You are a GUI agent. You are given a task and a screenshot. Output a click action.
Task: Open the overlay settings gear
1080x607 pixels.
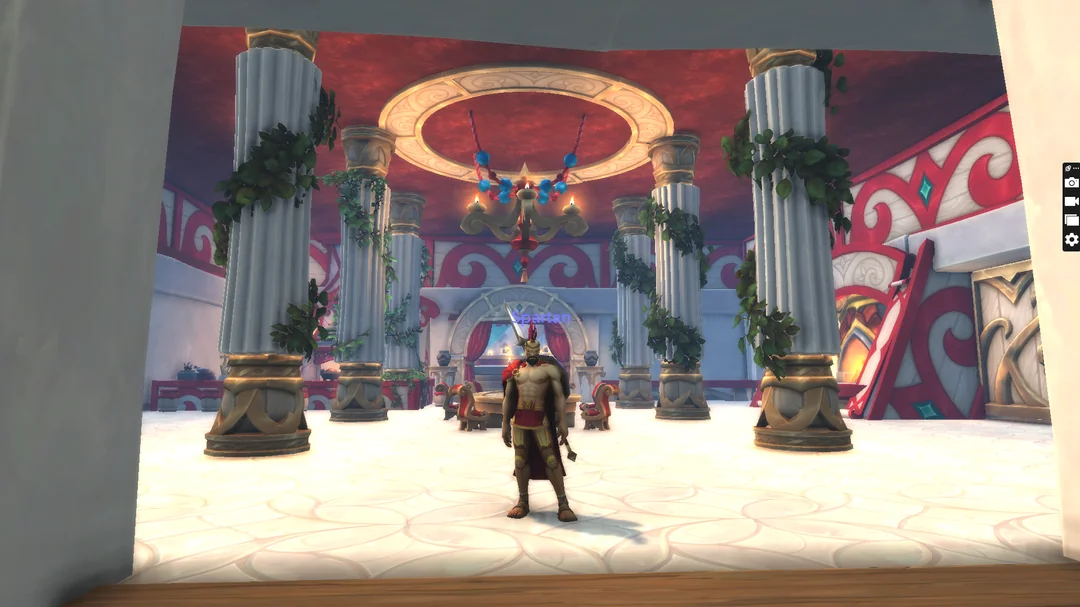click(x=1071, y=239)
